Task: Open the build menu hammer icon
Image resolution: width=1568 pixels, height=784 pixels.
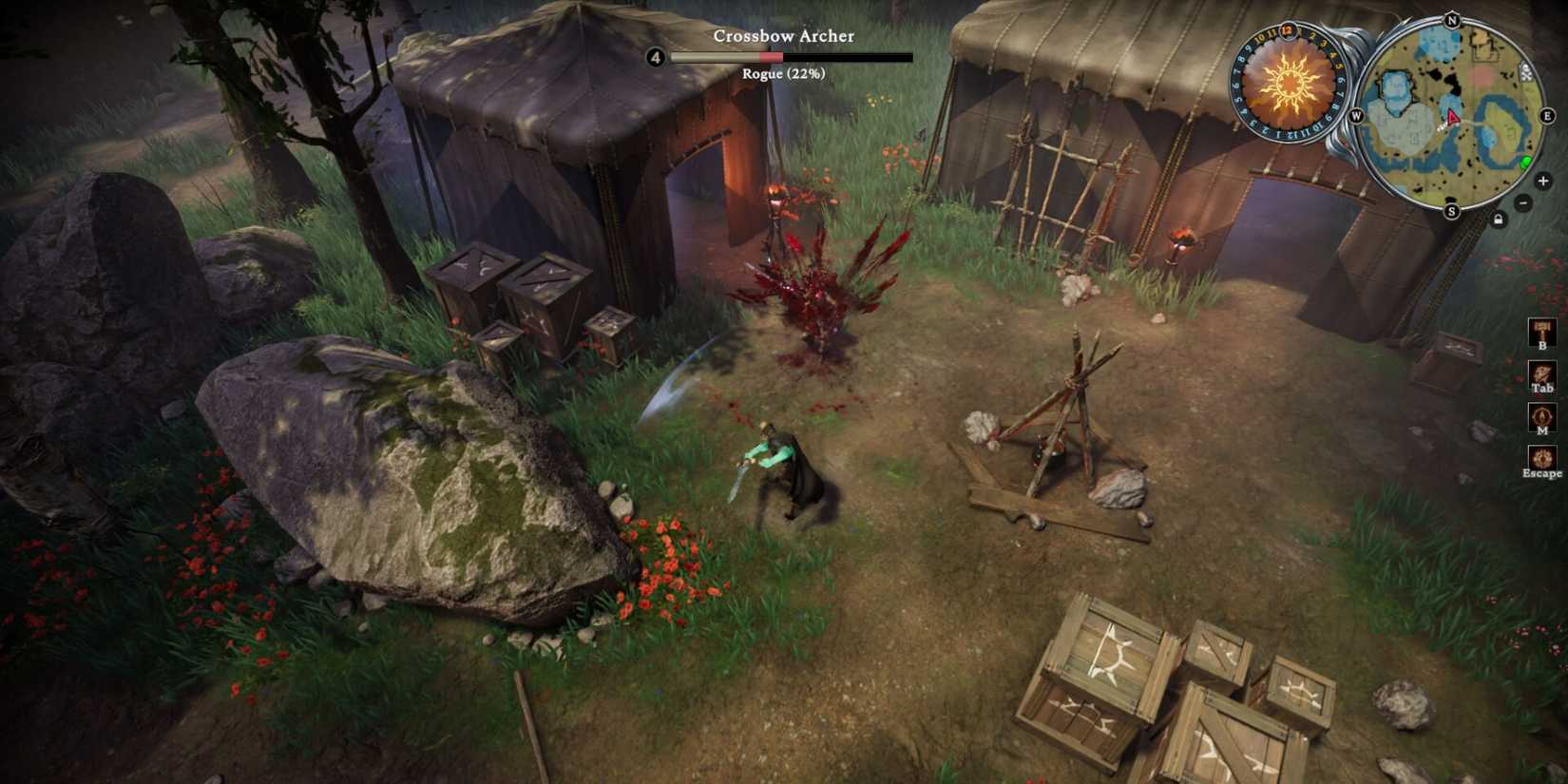Action: pyautogui.click(x=1542, y=332)
